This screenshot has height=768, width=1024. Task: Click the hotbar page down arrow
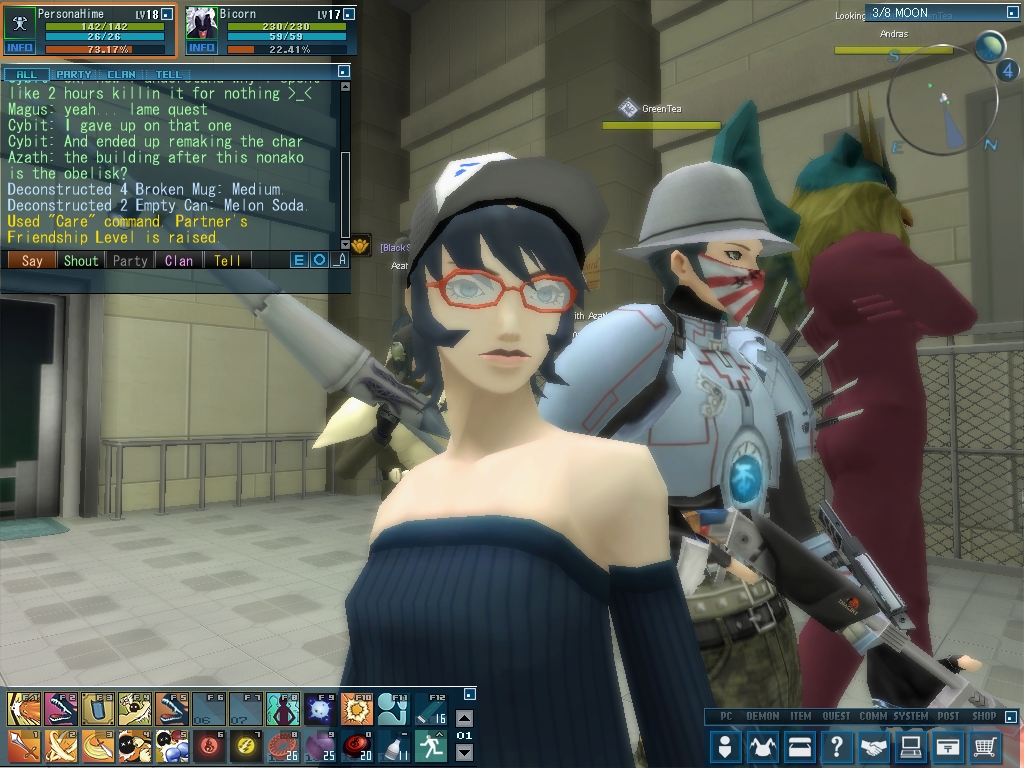click(x=464, y=753)
